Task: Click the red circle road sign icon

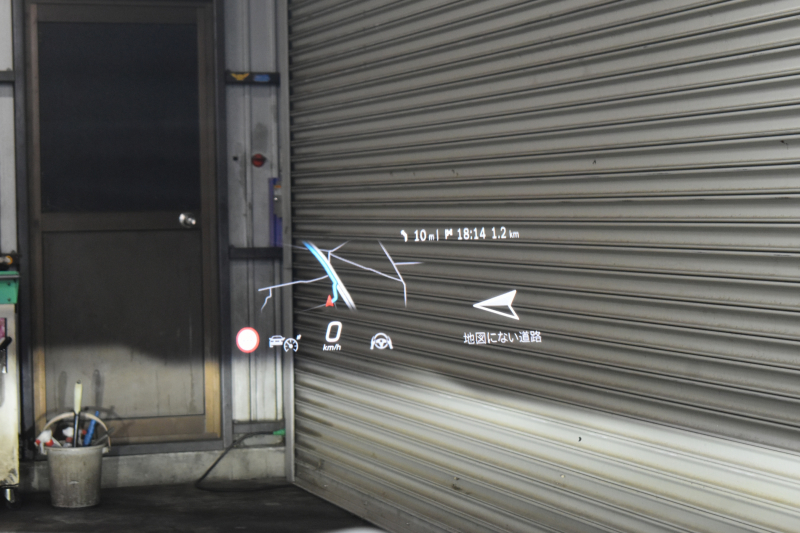Action: click(x=247, y=340)
